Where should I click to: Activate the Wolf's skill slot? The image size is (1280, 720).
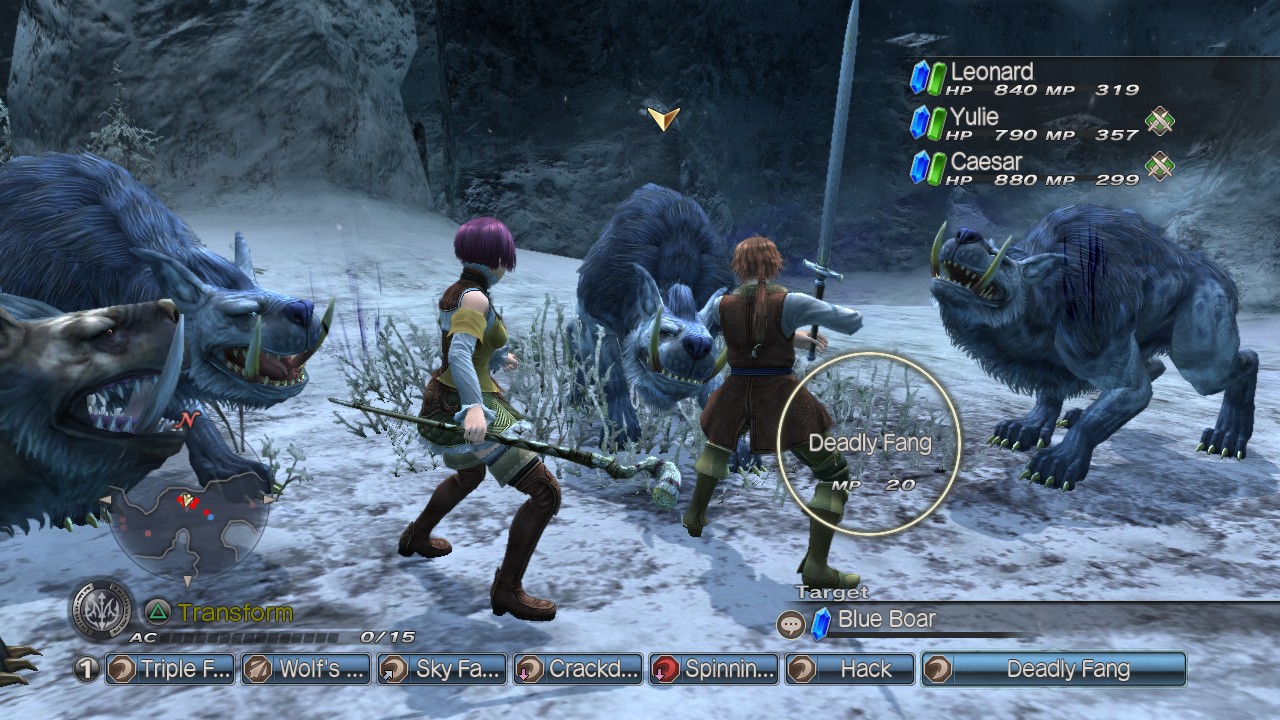pyautogui.click(x=306, y=669)
